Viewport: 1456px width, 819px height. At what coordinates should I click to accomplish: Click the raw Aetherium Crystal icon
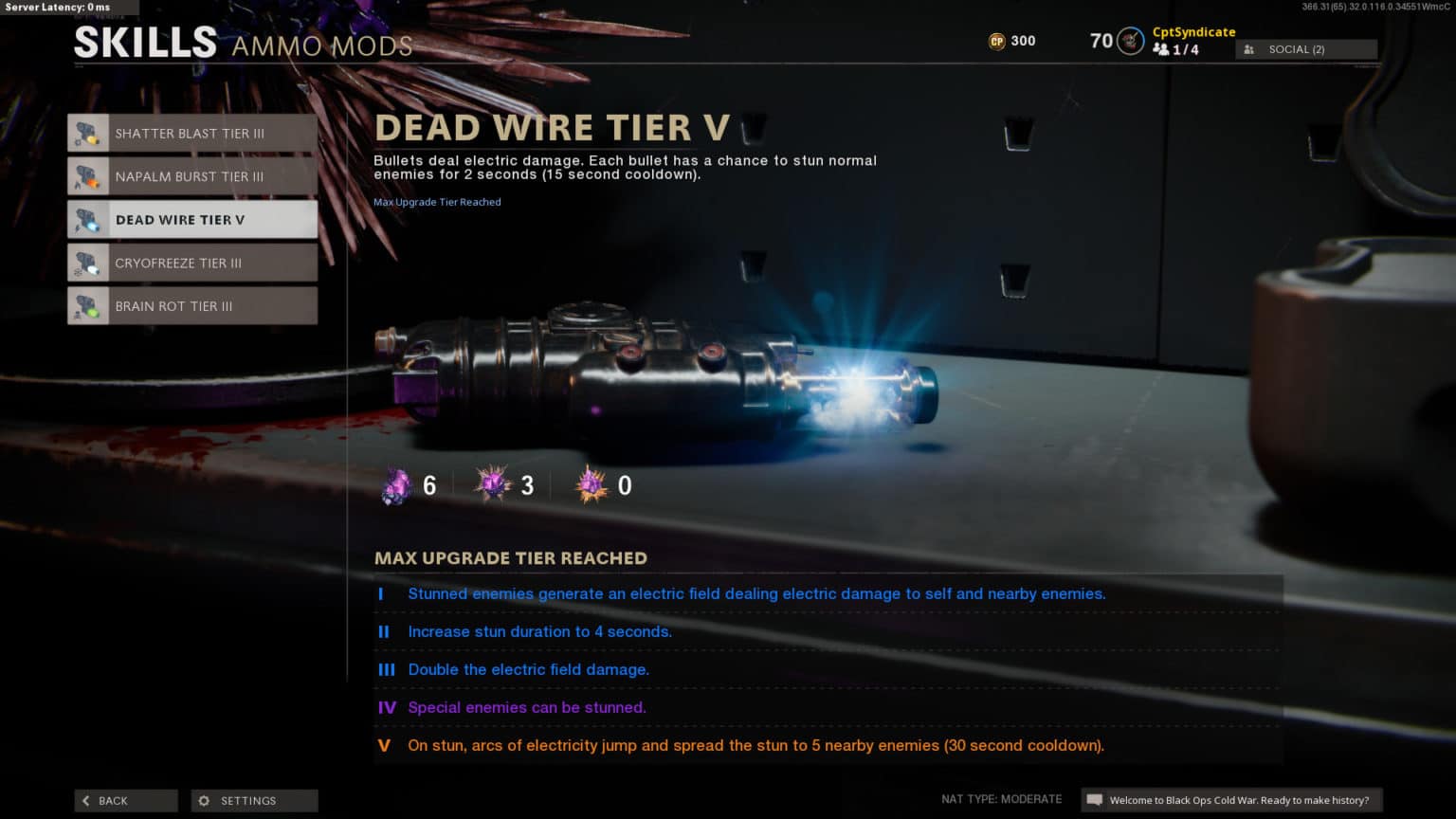click(398, 485)
